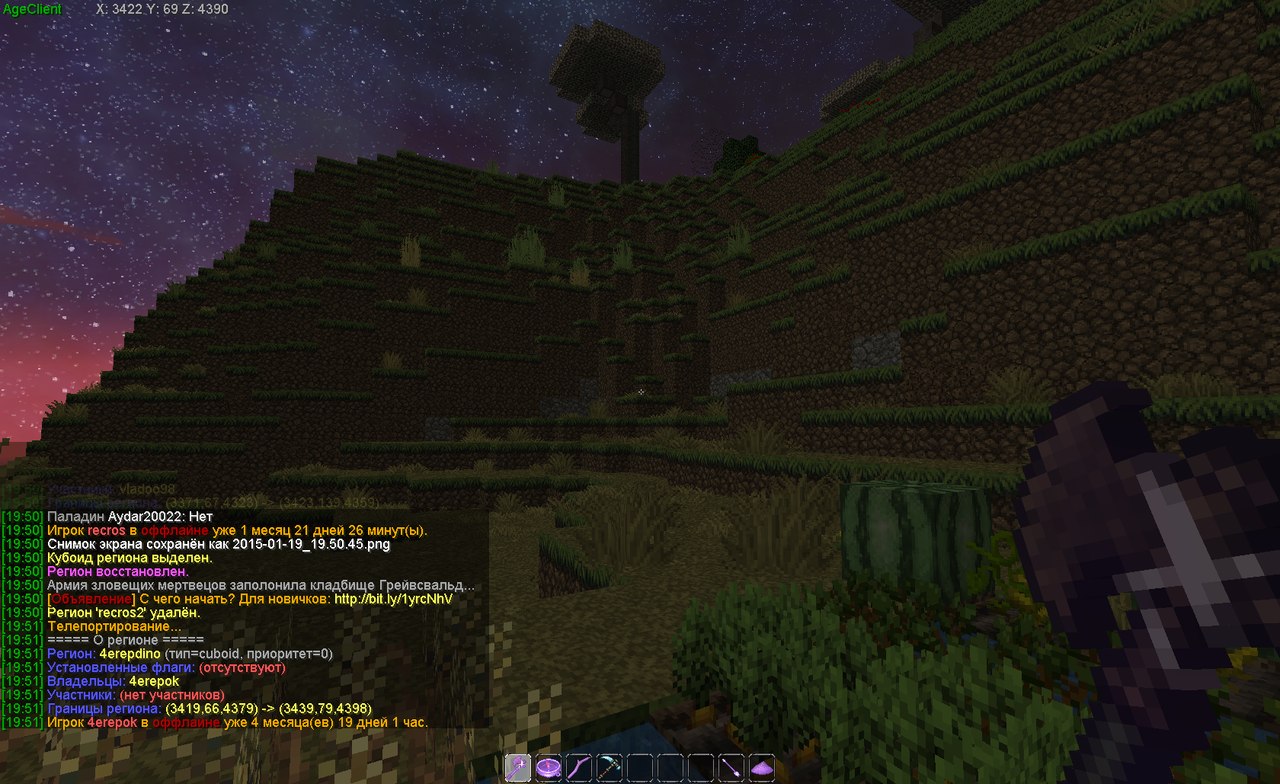1280x784 pixels.
Task: Open the bit.ly link in chat
Action: click(x=393, y=598)
